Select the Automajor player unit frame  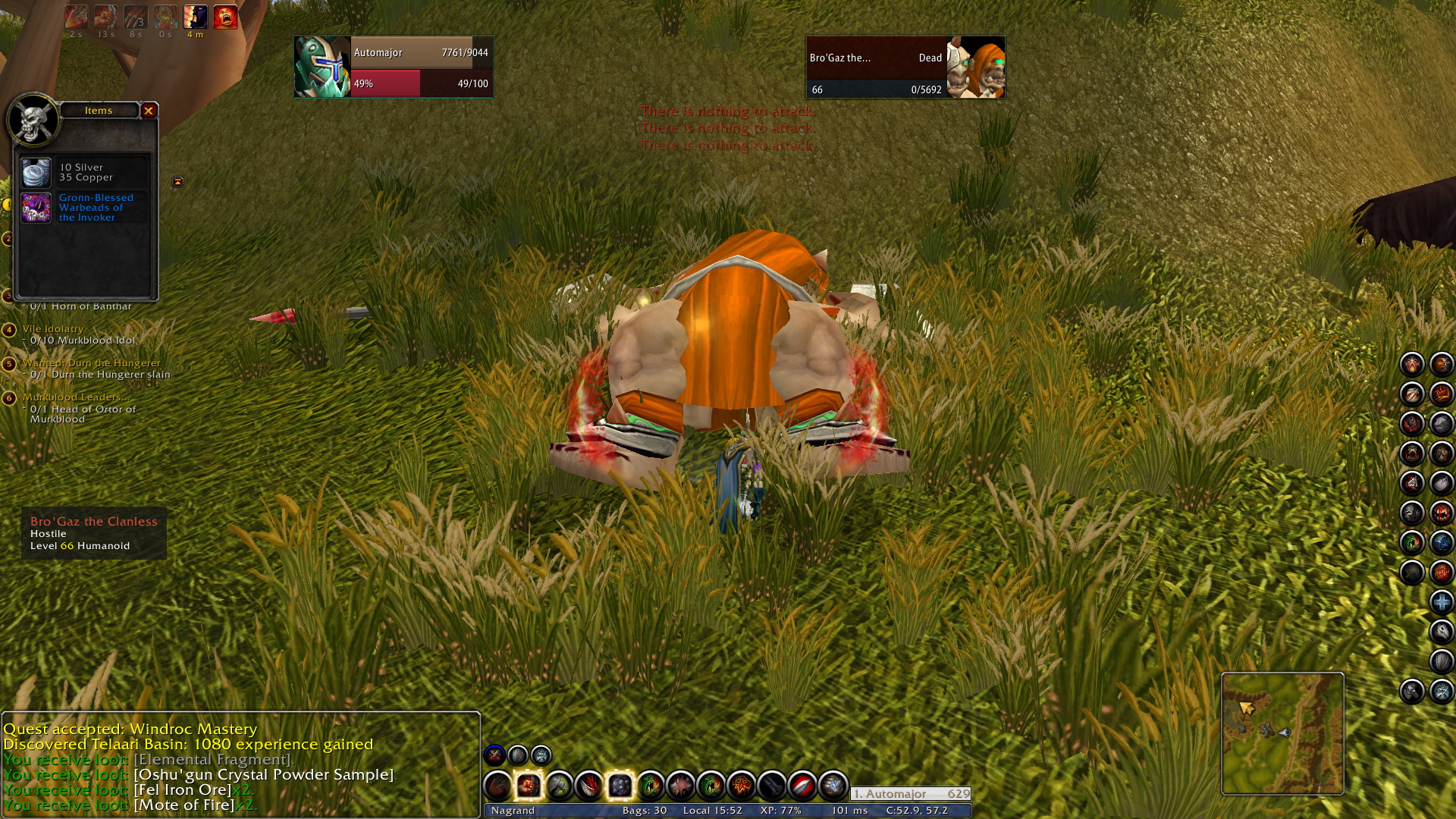[393, 67]
